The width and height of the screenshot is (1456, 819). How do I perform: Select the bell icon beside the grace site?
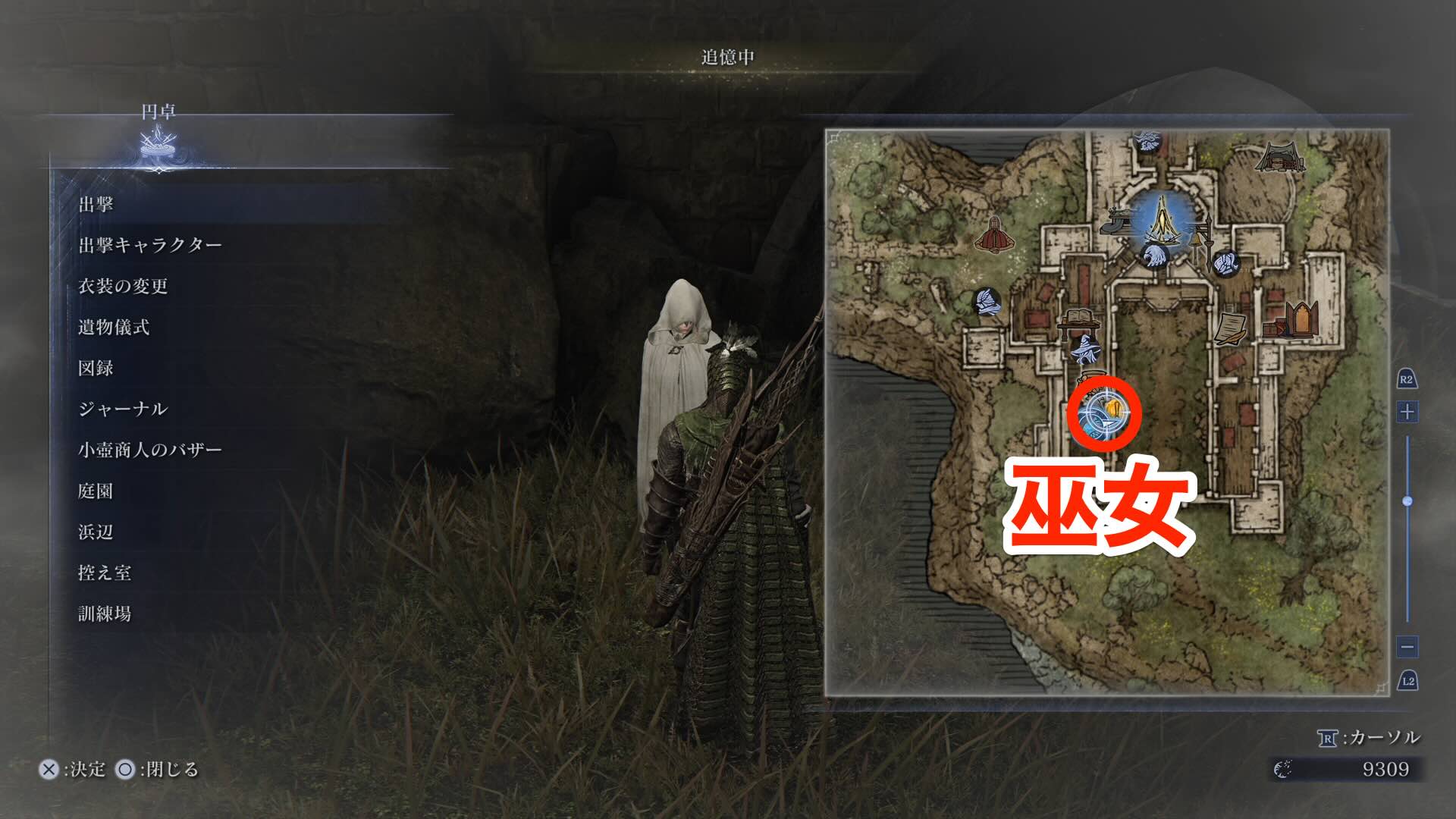pos(1197,240)
